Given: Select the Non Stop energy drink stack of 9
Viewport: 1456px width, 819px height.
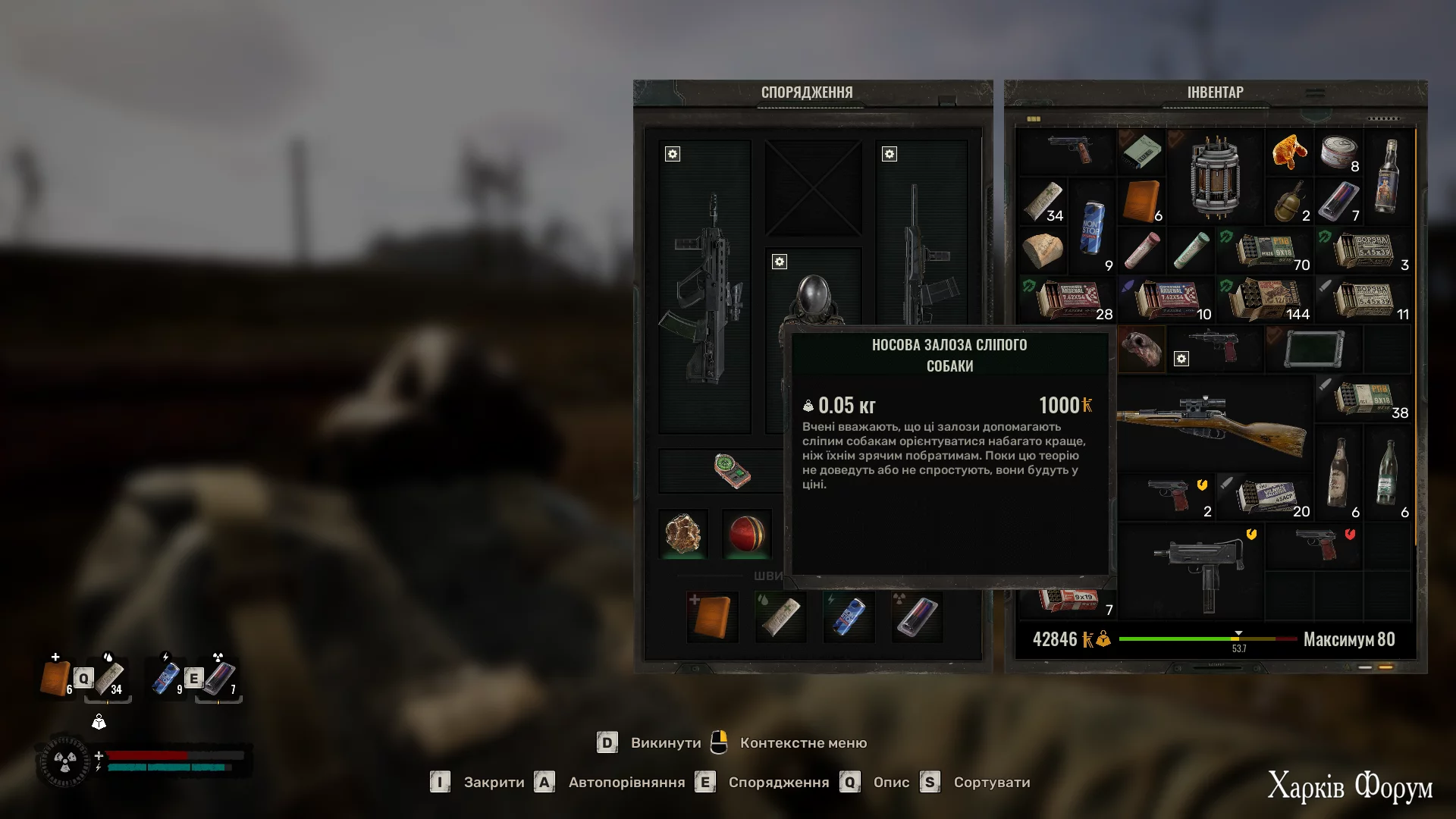Looking at the screenshot, I should (1091, 227).
